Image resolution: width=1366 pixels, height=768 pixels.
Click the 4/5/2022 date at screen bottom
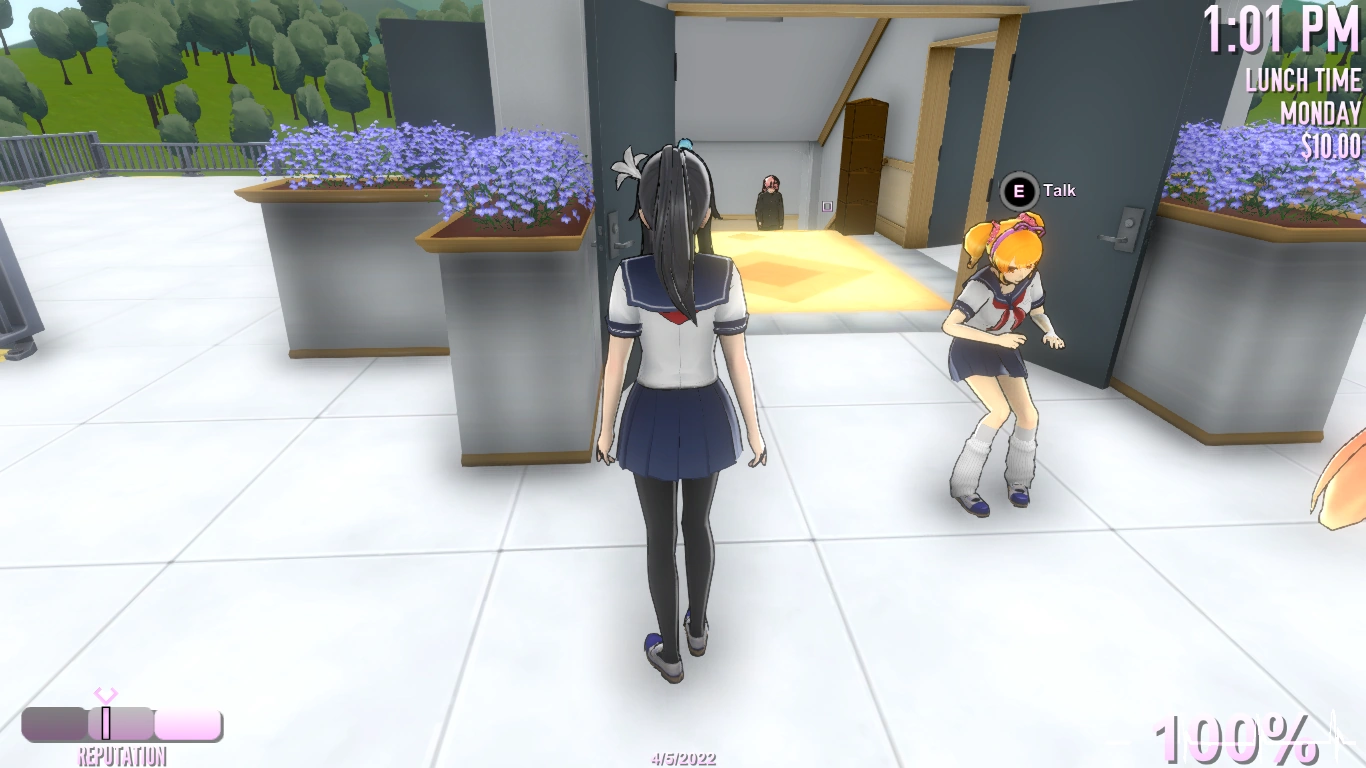[682, 757]
